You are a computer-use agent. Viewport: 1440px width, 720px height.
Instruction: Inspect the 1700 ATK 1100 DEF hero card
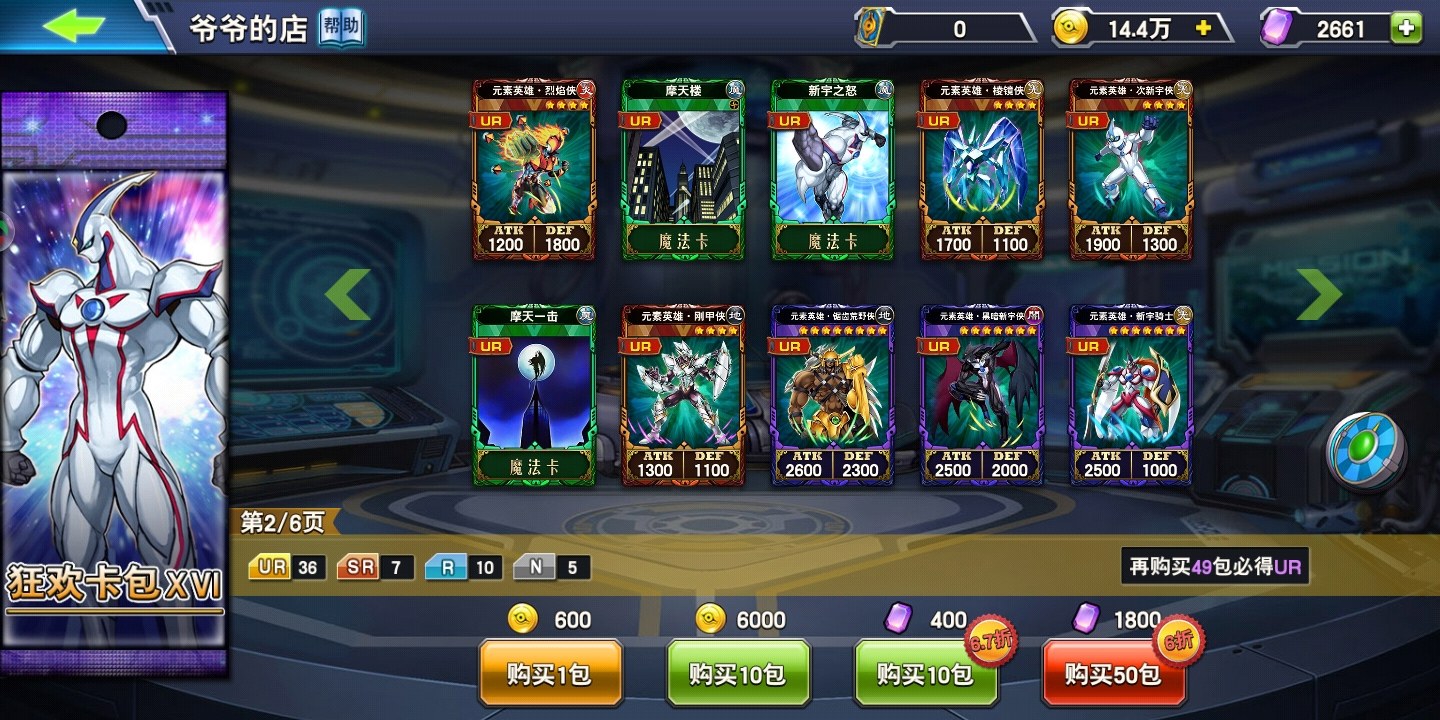click(x=981, y=170)
